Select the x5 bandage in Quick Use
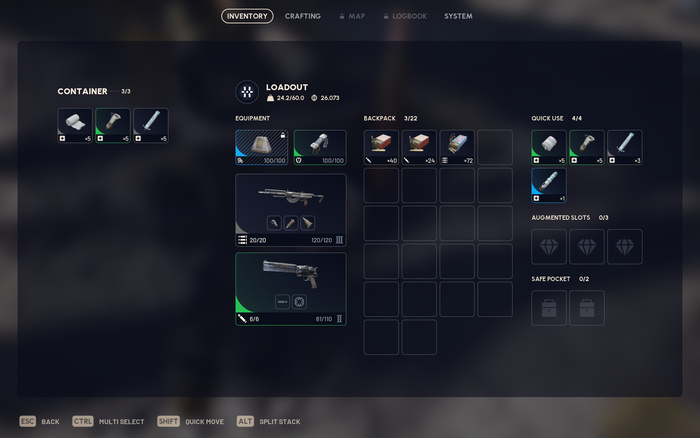The image size is (700, 438). click(x=549, y=147)
